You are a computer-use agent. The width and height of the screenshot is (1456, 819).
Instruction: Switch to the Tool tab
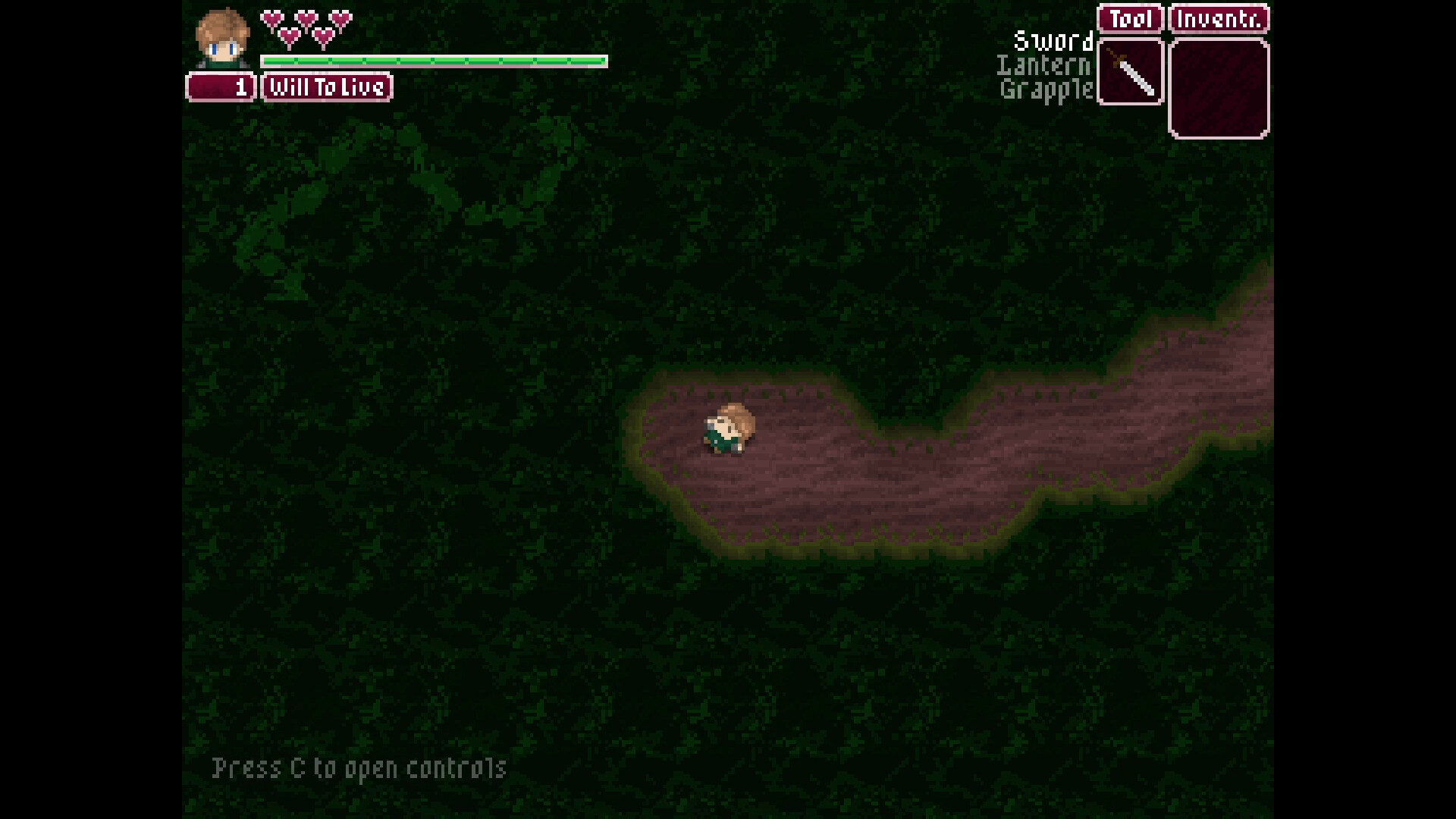pyautogui.click(x=1129, y=18)
